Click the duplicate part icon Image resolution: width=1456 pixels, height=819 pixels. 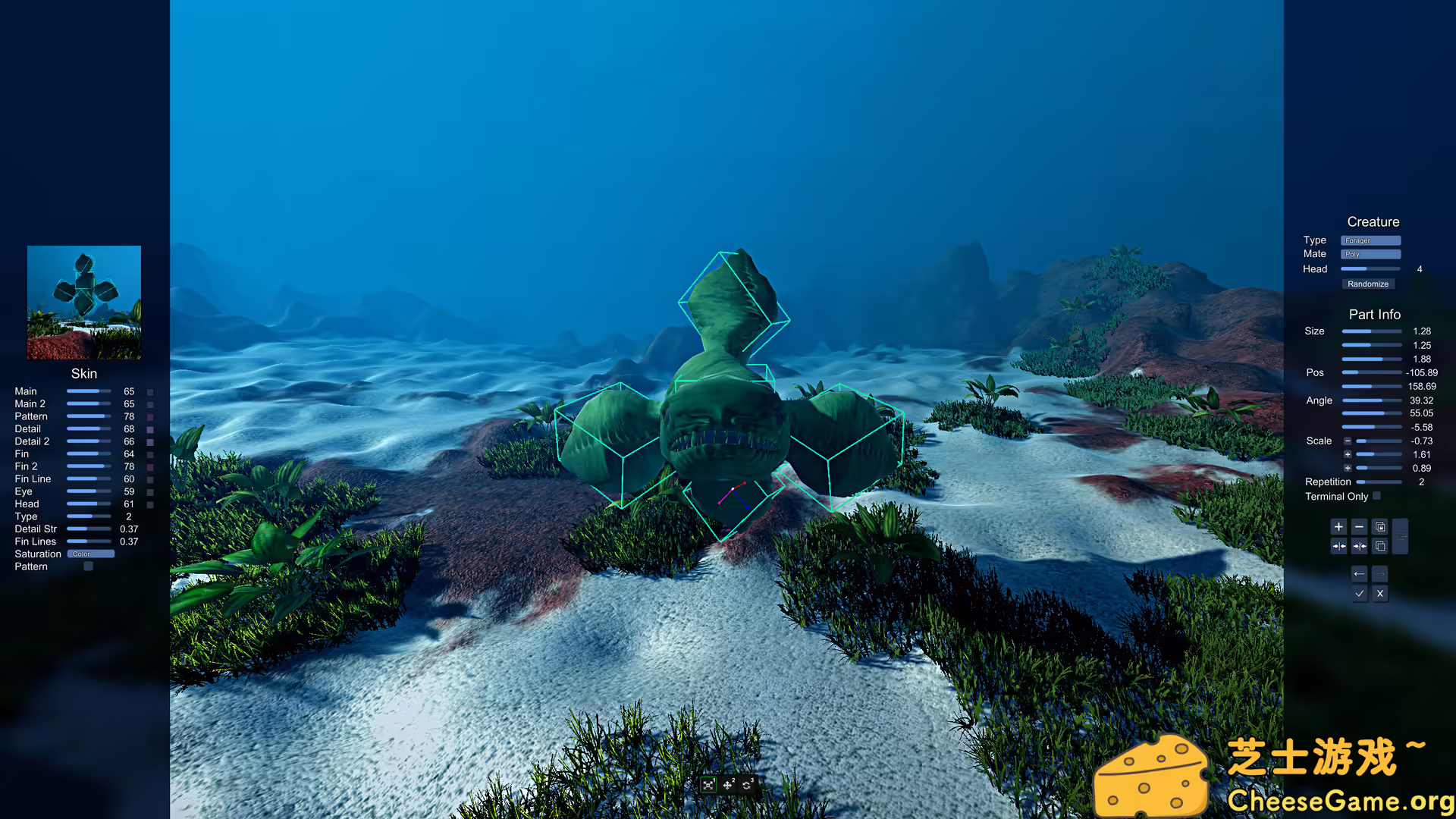tap(1380, 546)
